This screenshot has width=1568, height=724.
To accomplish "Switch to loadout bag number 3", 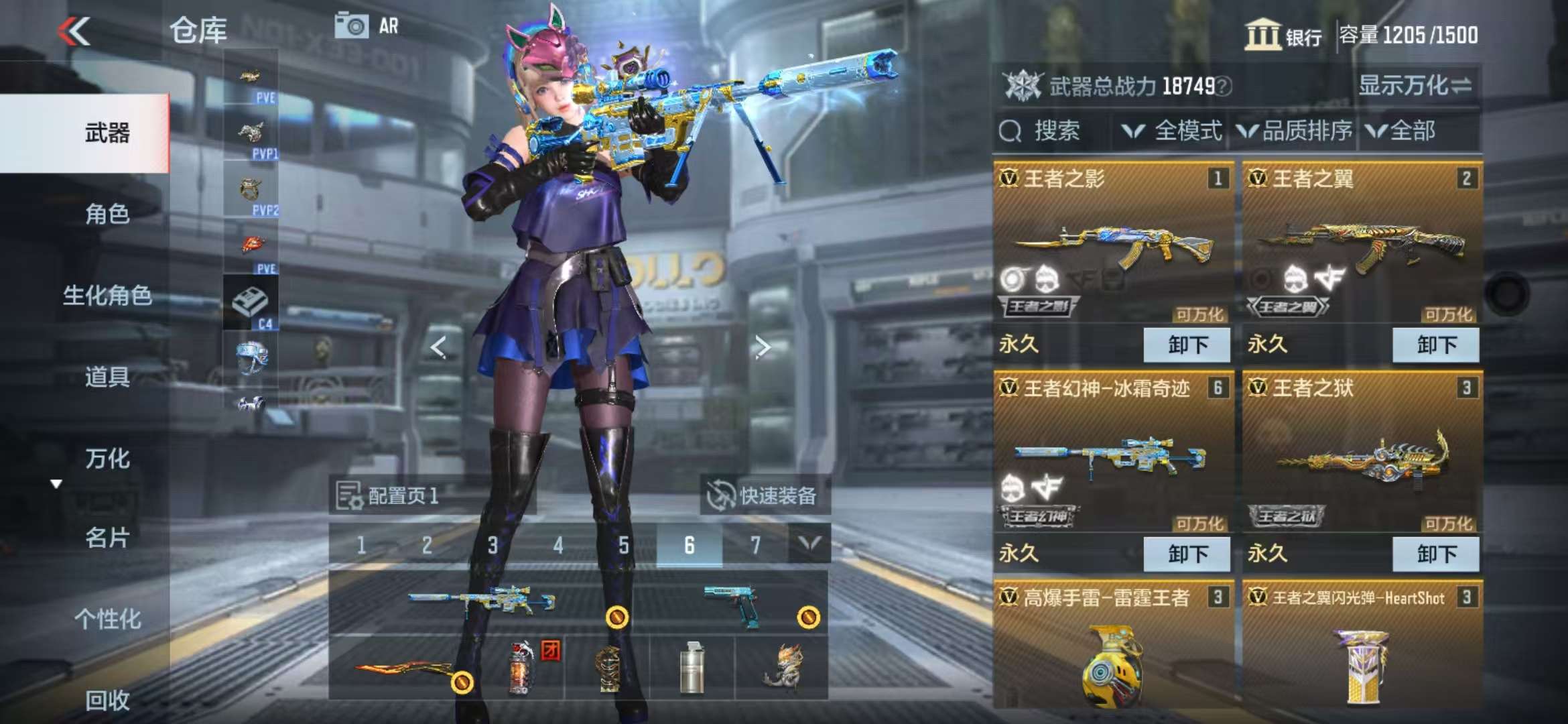I will 493,545.
